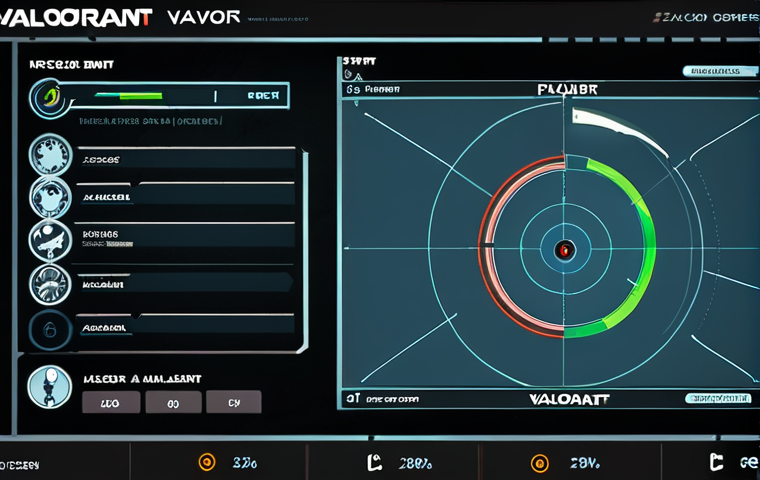Click the pill button above the radar panel
The width and height of the screenshot is (760, 480).
coord(717,71)
